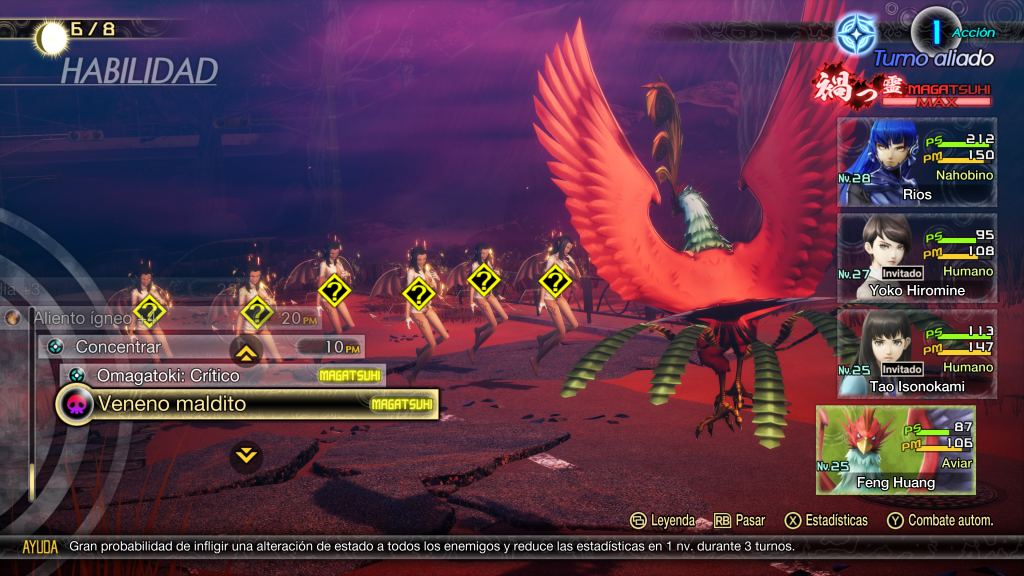Viewport: 1024px width, 576px height.
Task: Click the Magatsuhi MAX gauge
Action: coord(935,101)
